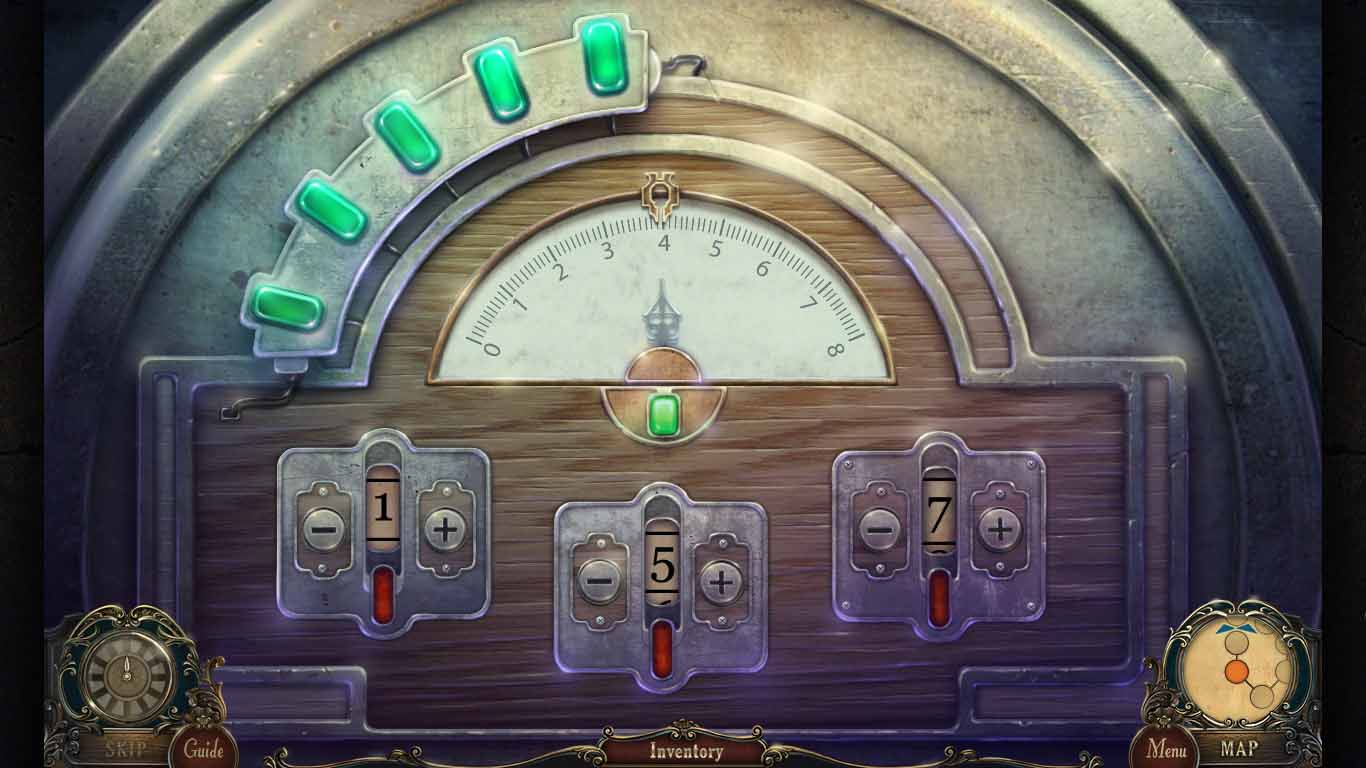This screenshot has width=1366, height=768.
Task: Click the crown ornament above the gauge
Action: [x=659, y=196]
